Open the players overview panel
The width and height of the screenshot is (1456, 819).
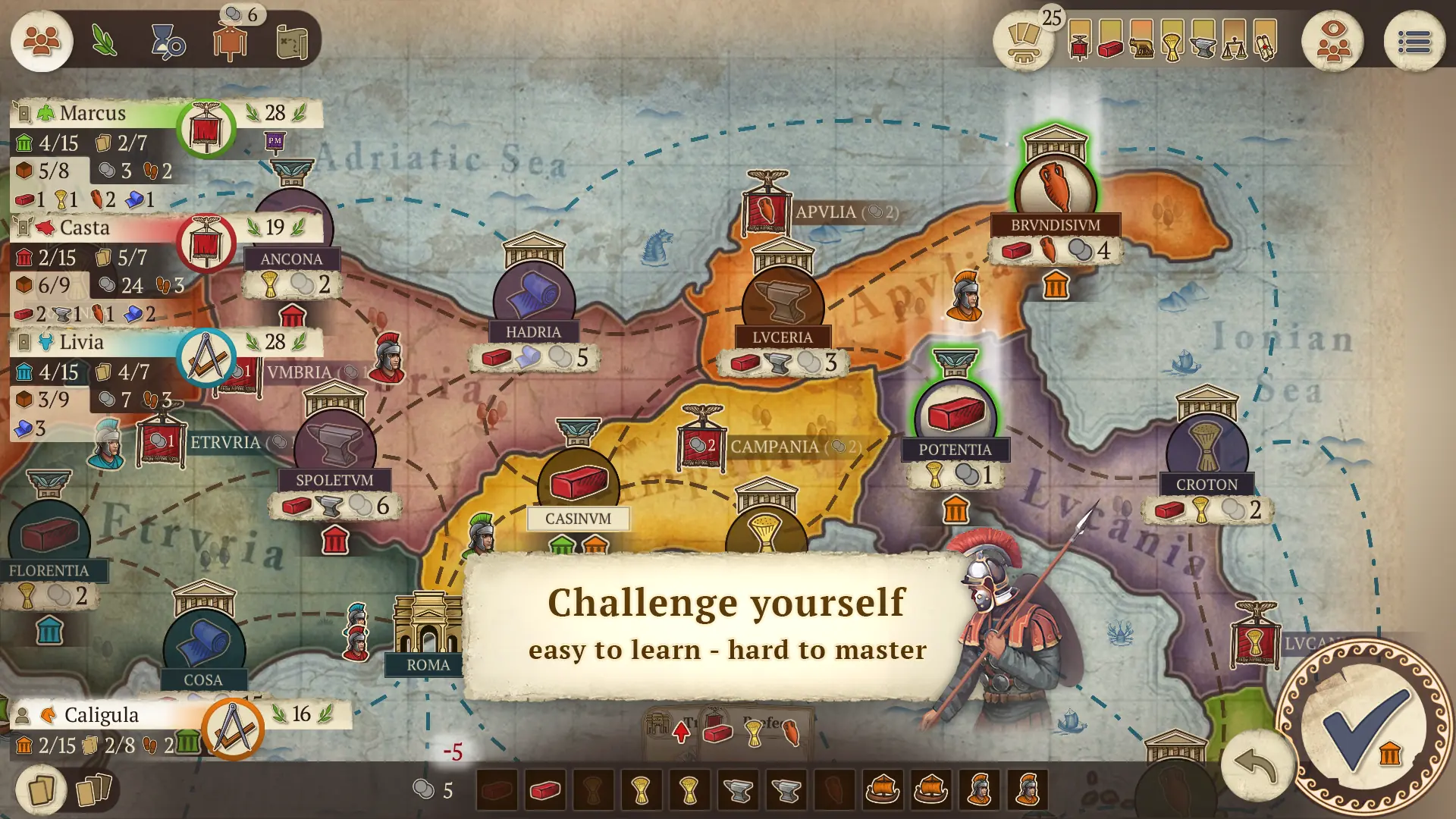point(42,42)
